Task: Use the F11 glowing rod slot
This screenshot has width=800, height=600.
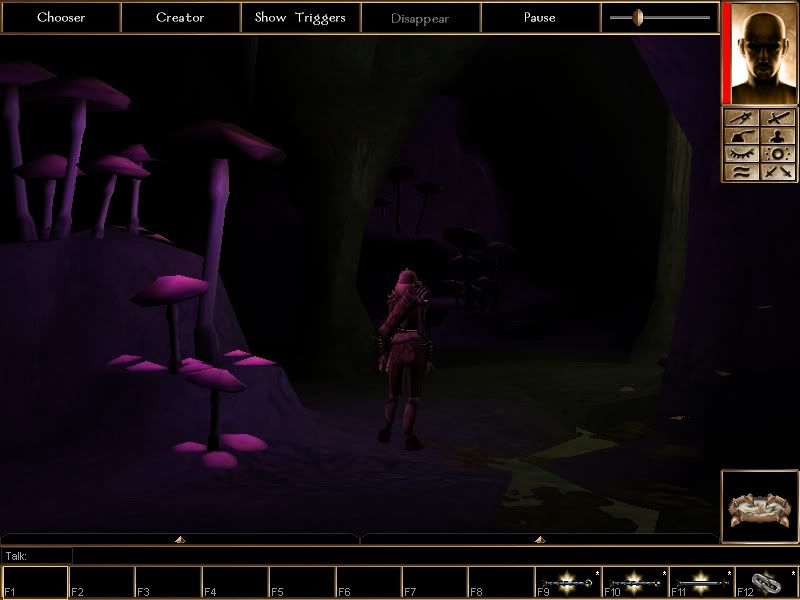Action: tap(701, 582)
